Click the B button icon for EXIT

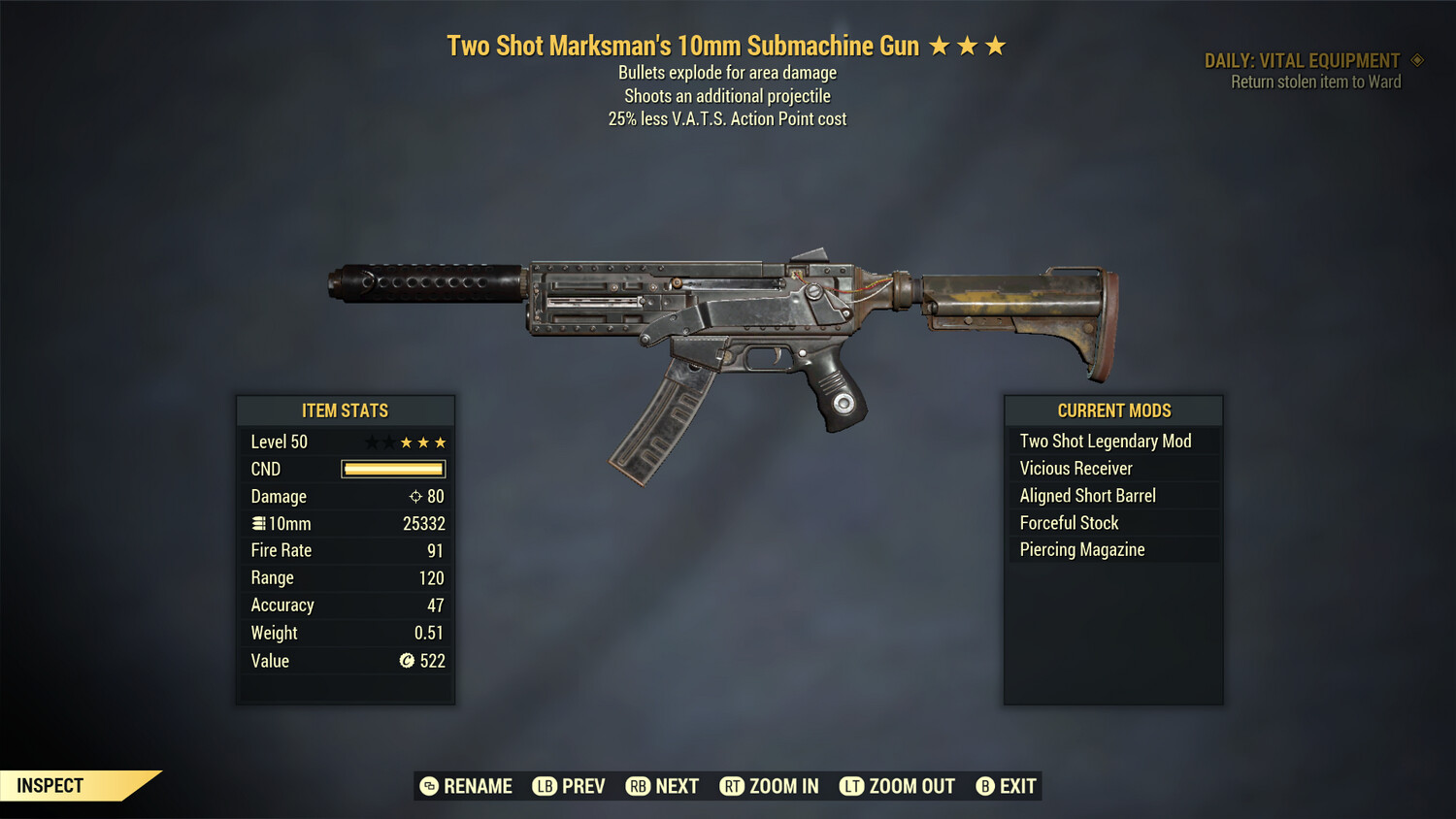coord(986,786)
